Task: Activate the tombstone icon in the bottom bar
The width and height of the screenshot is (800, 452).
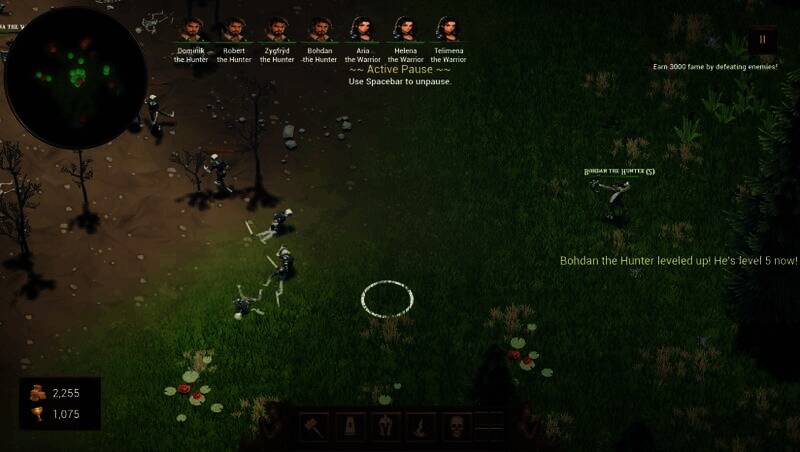Action: coord(350,427)
